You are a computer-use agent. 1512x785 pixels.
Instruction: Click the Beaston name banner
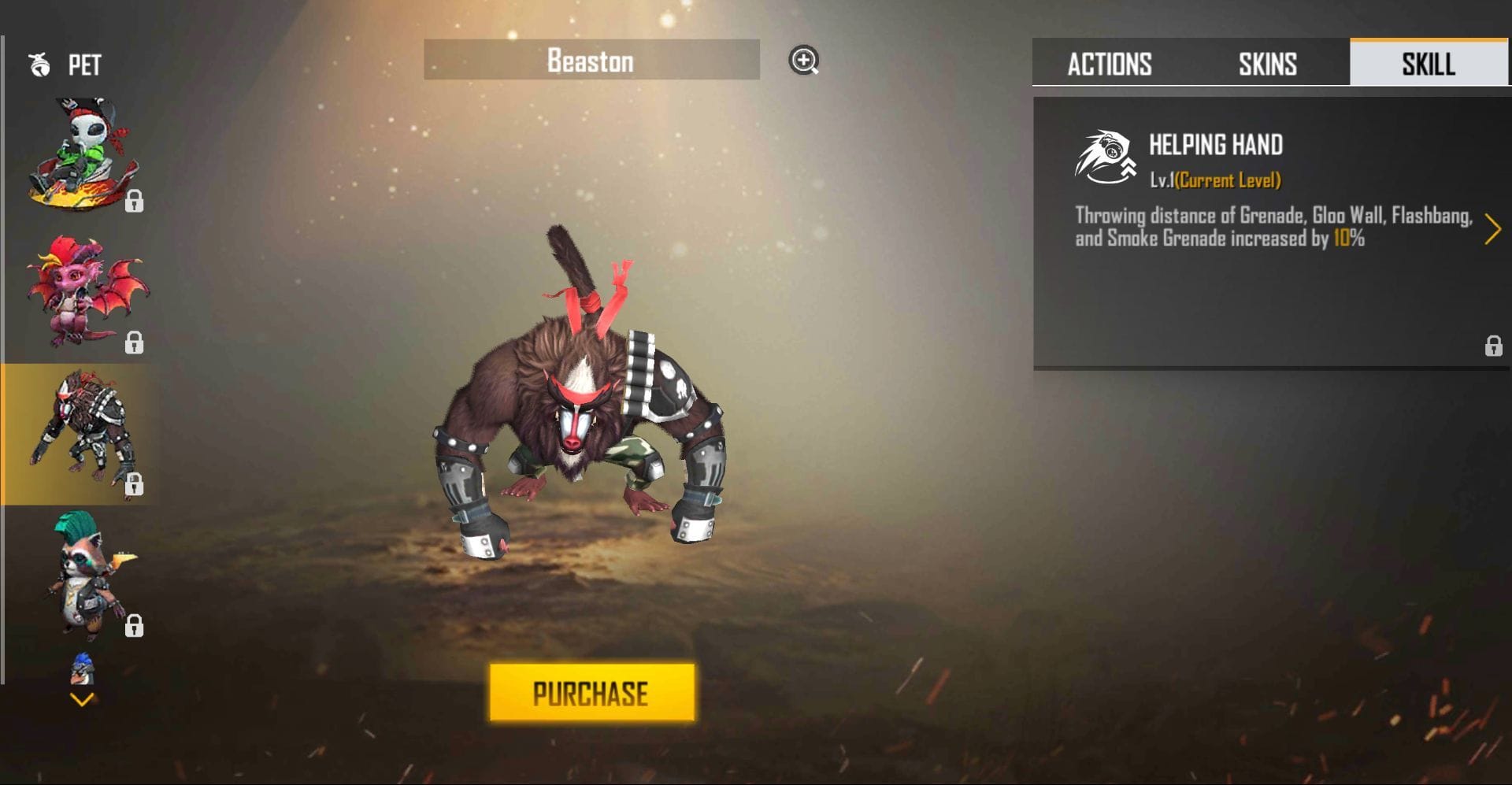coord(591,61)
